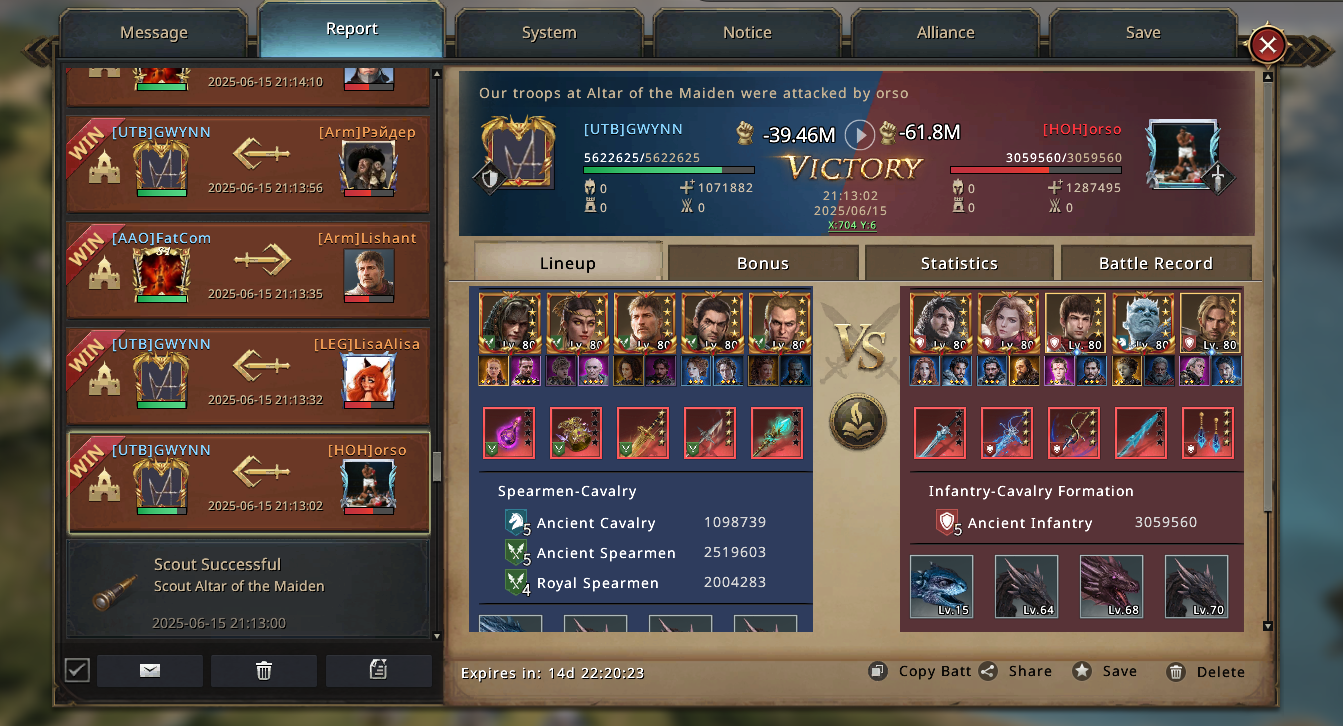Open the System tab

pos(548,33)
